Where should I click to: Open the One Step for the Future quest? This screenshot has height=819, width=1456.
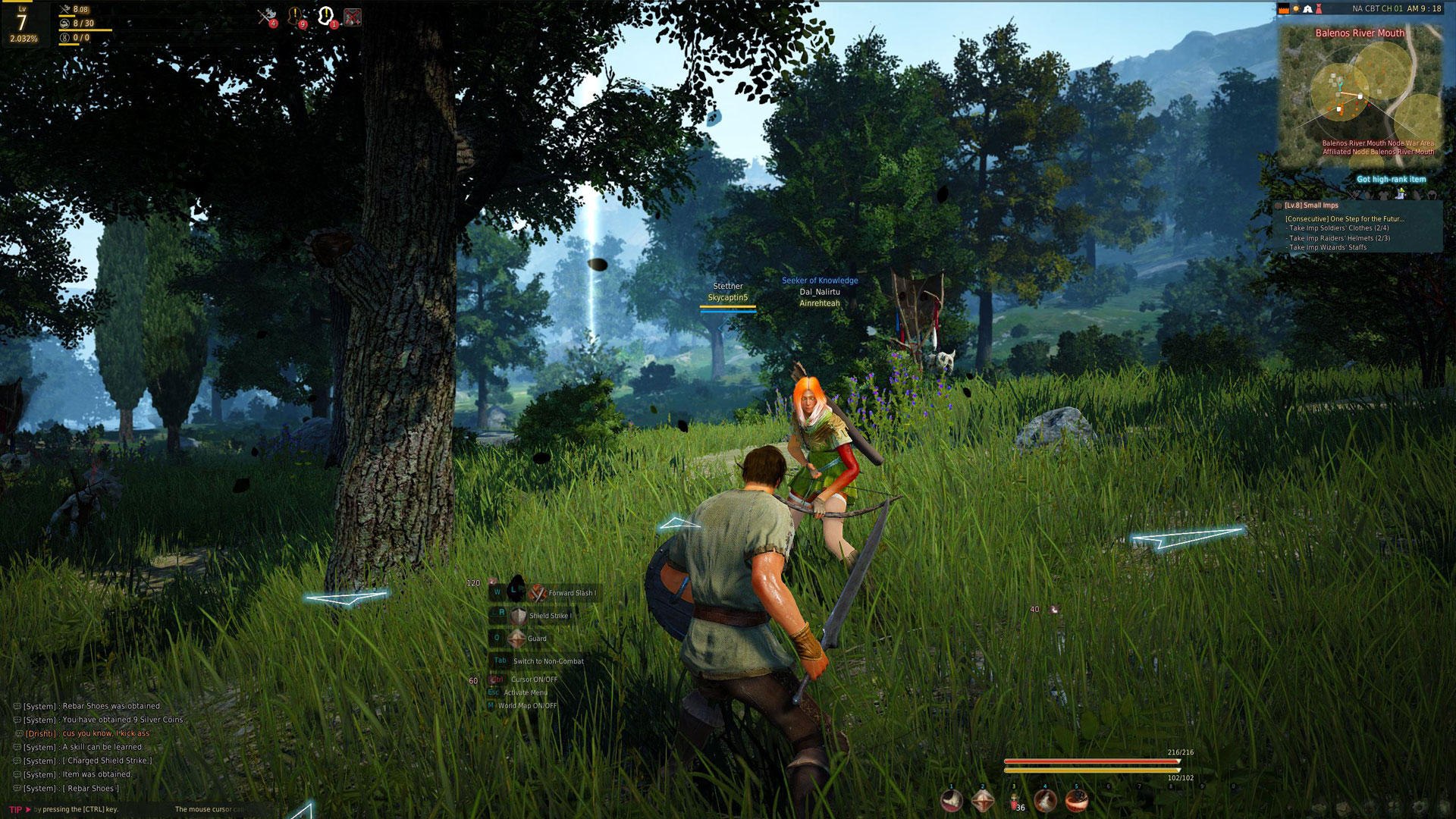(x=1344, y=219)
